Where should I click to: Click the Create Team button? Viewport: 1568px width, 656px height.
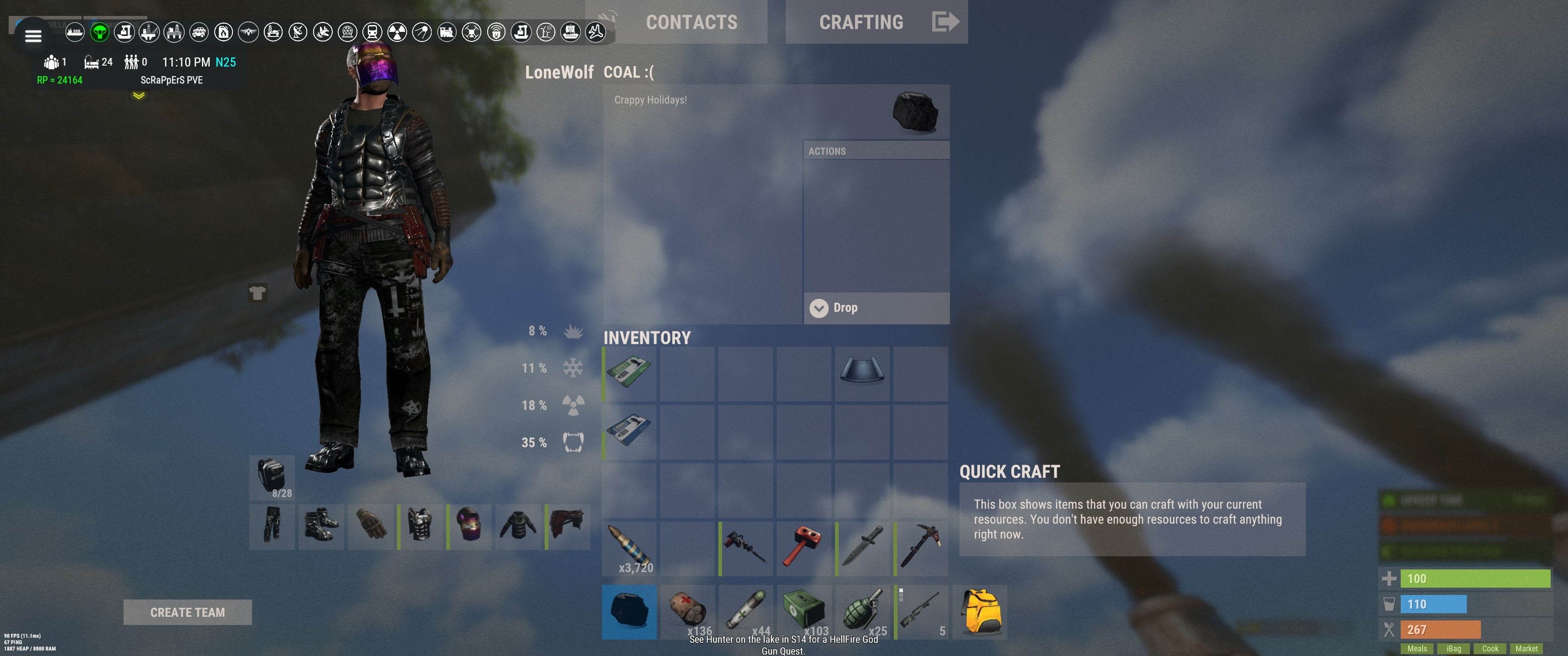coord(187,612)
